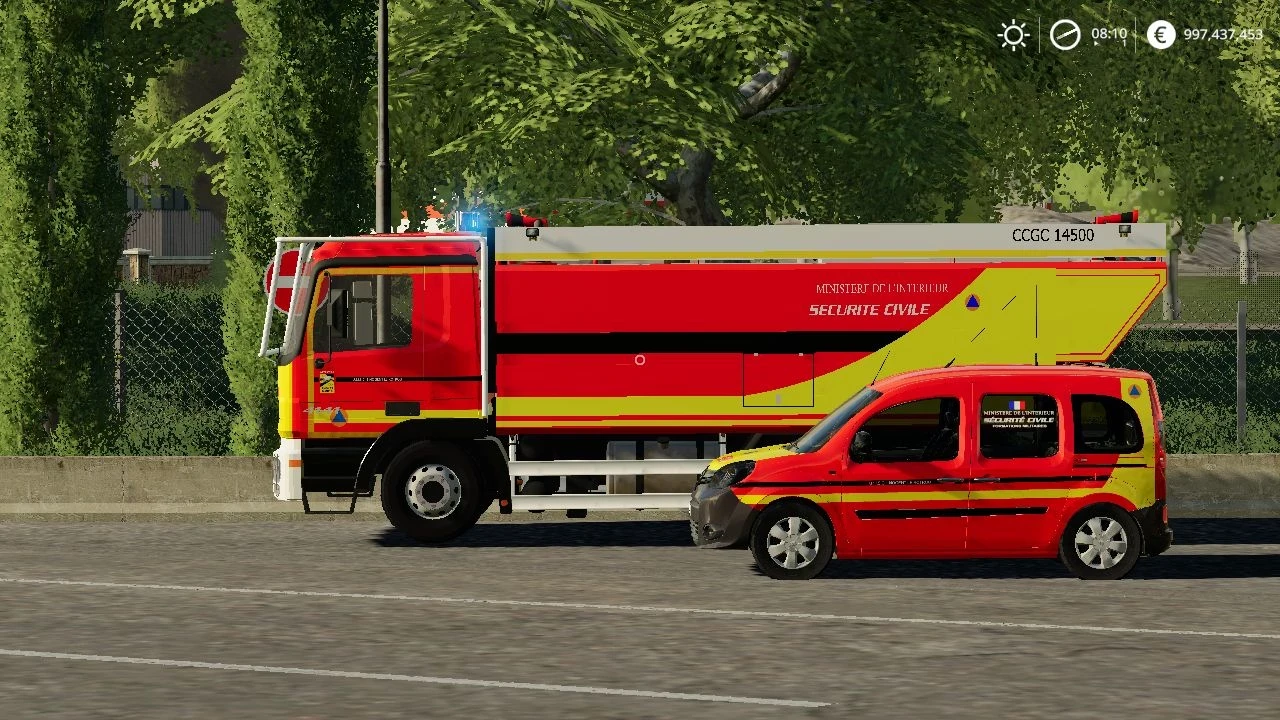The image size is (1280, 720).
Task: Click the French flag decal on Kangoo window
Action: pyautogui.click(x=1017, y=405)
